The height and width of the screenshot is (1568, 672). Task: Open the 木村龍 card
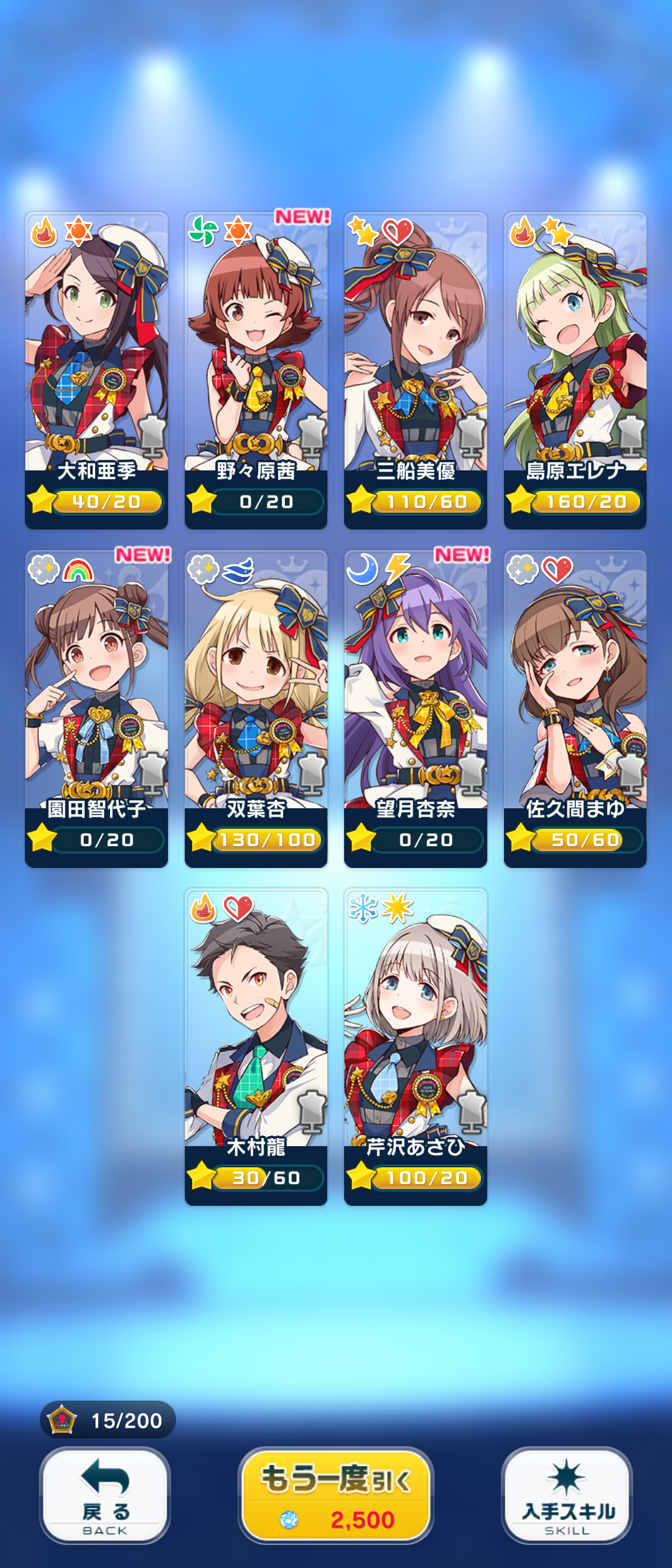pyautogui.click(x=256, y=1047)
